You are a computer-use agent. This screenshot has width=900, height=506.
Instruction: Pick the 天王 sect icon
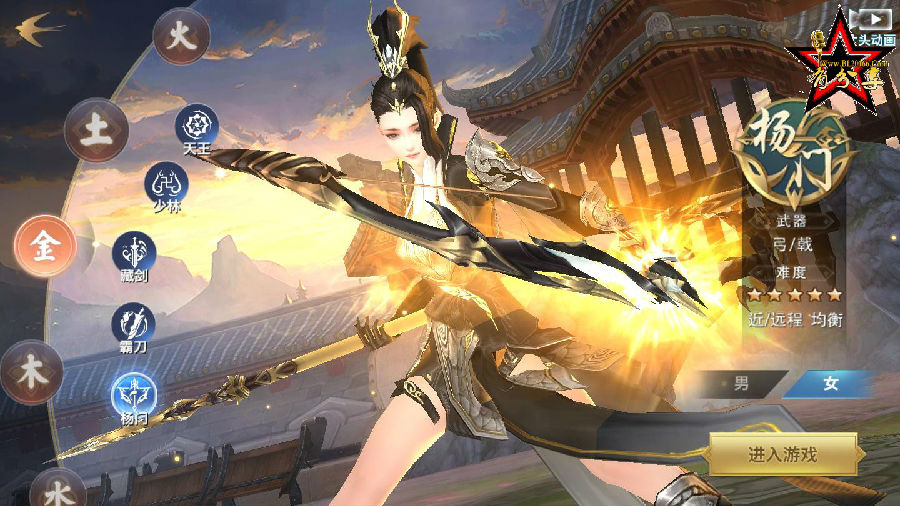click(x=197, y=127)
